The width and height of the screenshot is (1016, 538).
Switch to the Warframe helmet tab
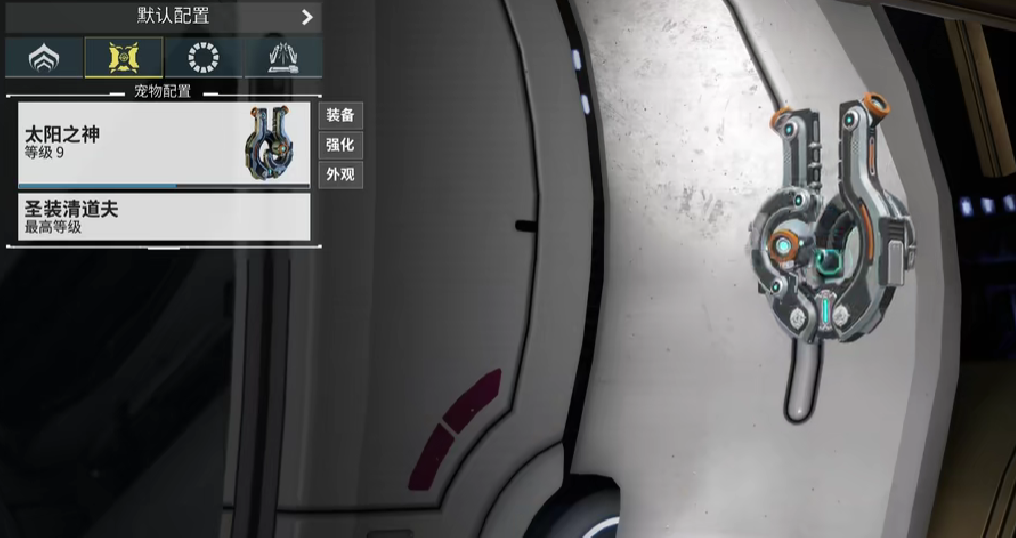click(43, 58)
